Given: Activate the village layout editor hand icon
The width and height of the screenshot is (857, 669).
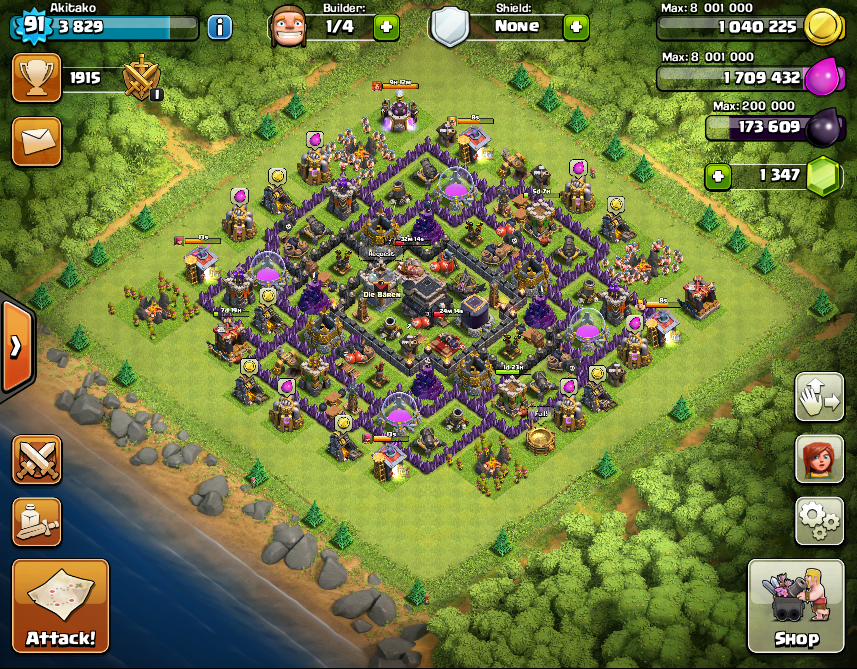Looking at the screenshot, I should point(818,397).
